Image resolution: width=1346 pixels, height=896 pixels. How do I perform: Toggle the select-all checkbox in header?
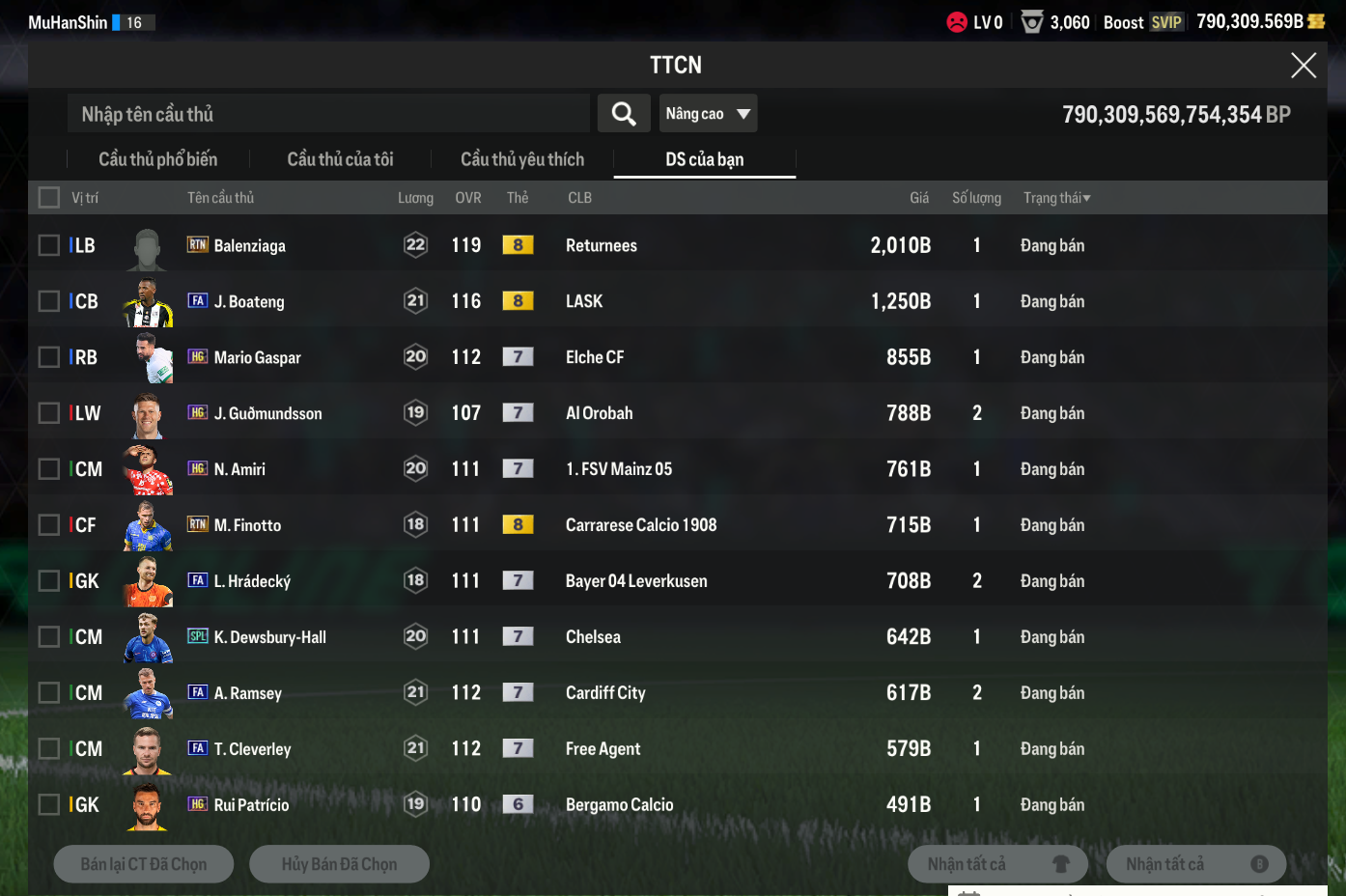point(49,198)
